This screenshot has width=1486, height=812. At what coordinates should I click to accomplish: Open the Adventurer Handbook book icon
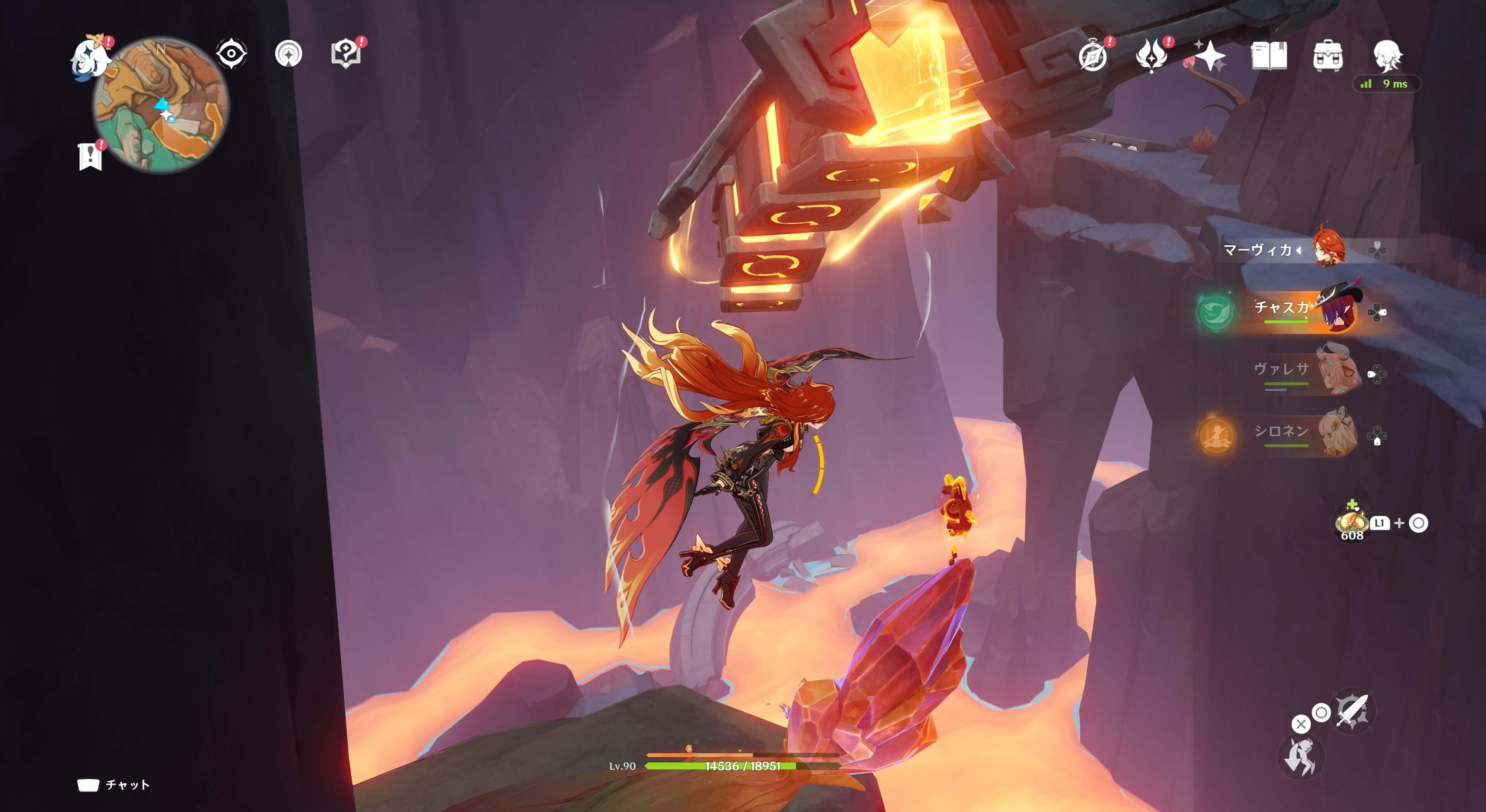click(1269, 56)
